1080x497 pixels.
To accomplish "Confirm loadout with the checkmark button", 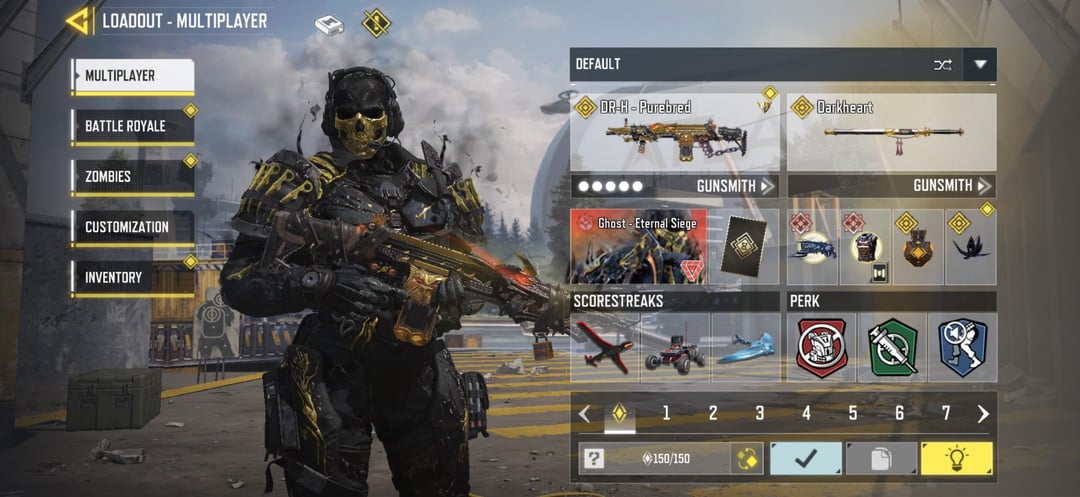I will 805,459.
